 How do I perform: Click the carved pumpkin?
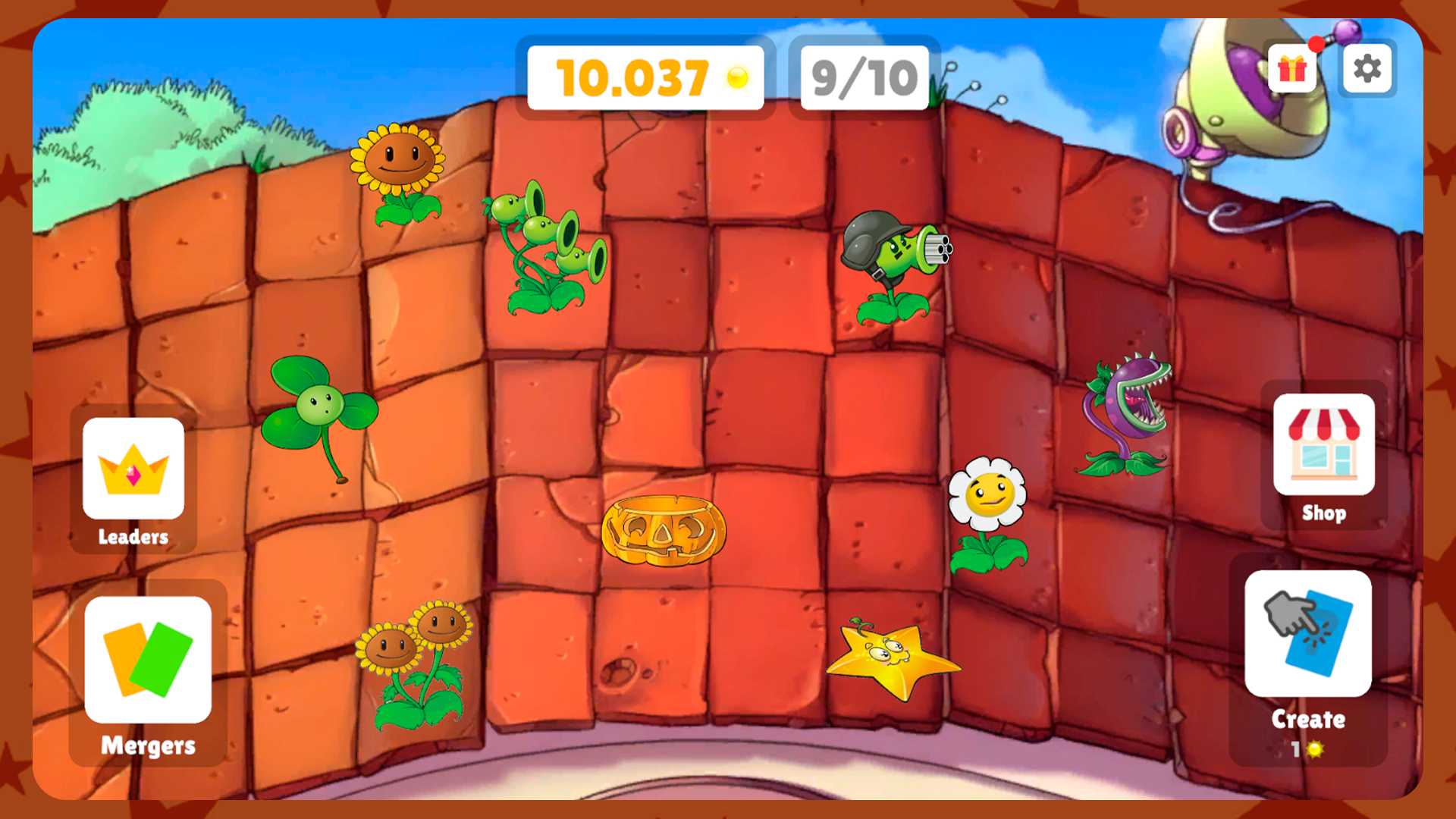[664, 531]
